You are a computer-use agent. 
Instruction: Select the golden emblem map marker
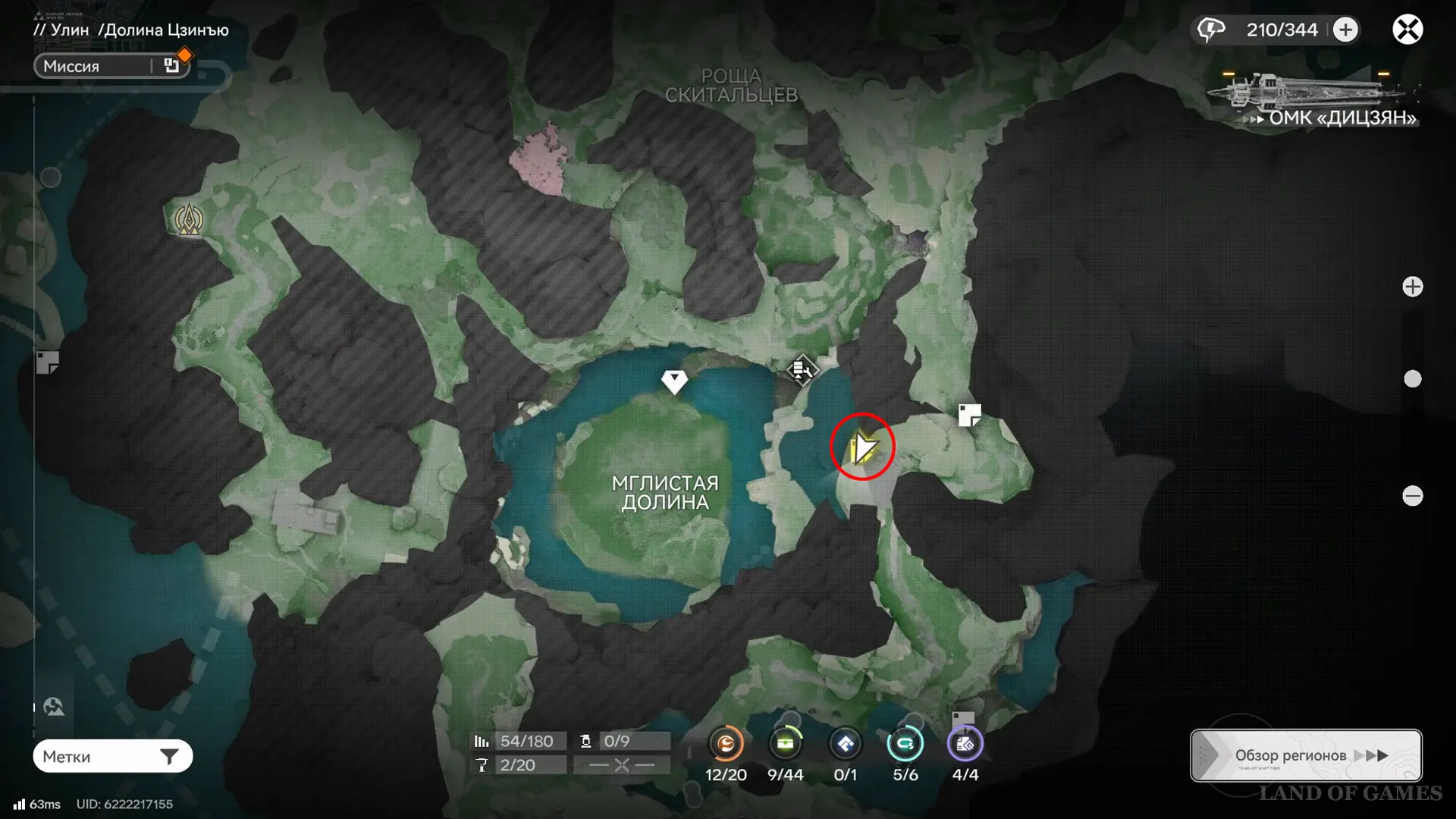tap(189, 220)
